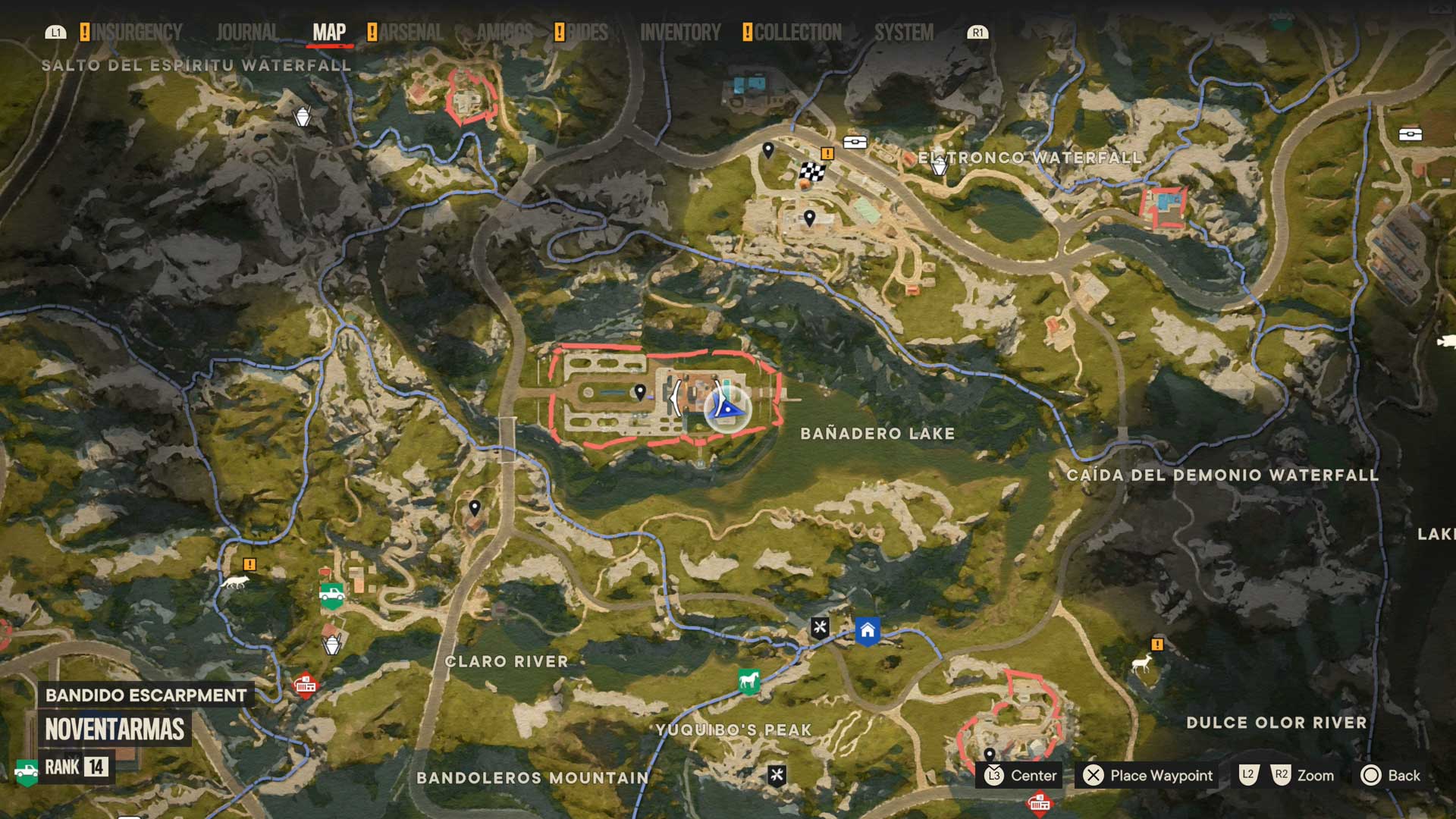Select the white wolf hunting marker
Image resolution: width=1456 pixels, height=819 pixels.
pos(235,582)
